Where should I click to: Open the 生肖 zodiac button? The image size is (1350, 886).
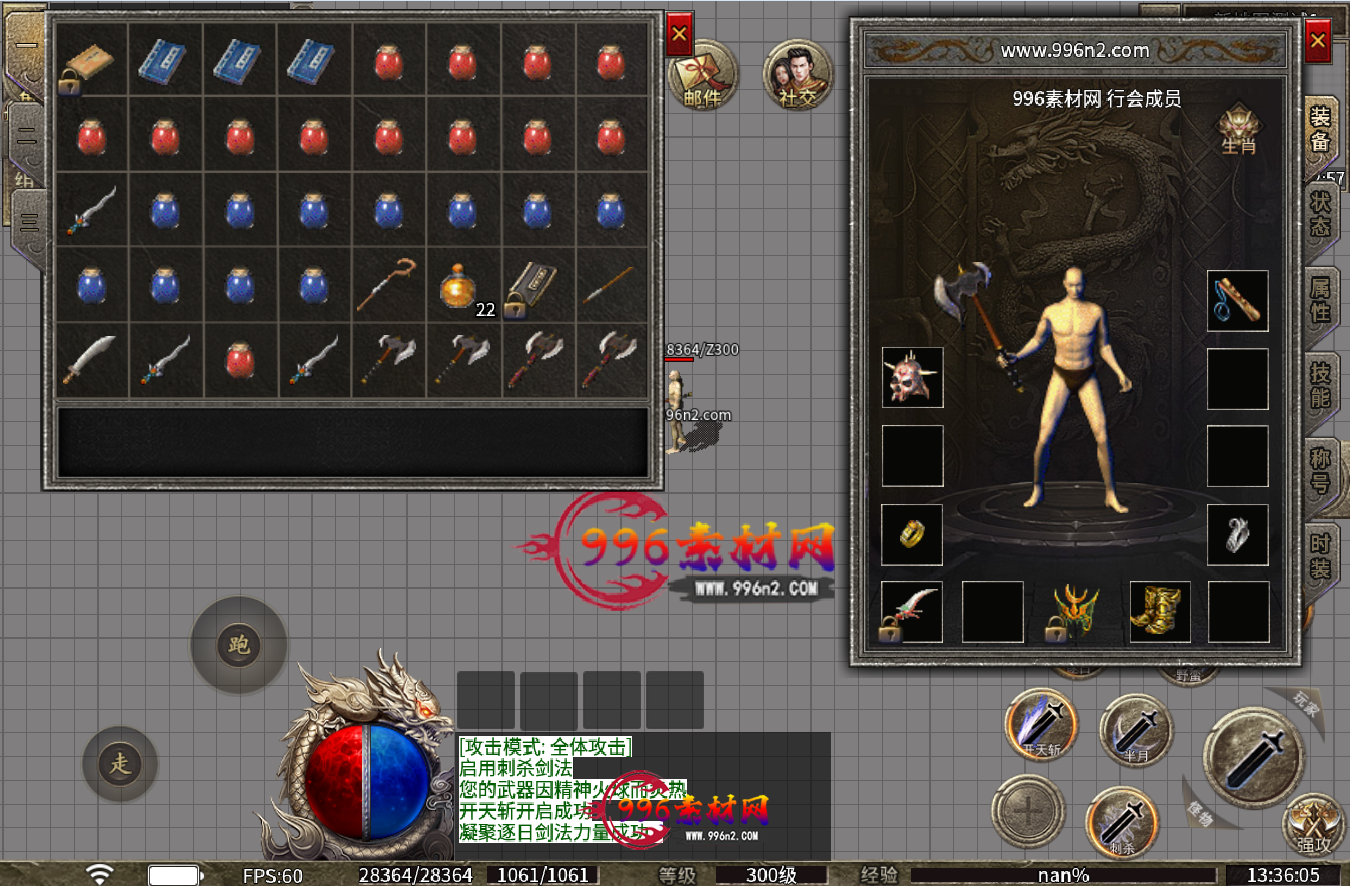coord(1238,128)
